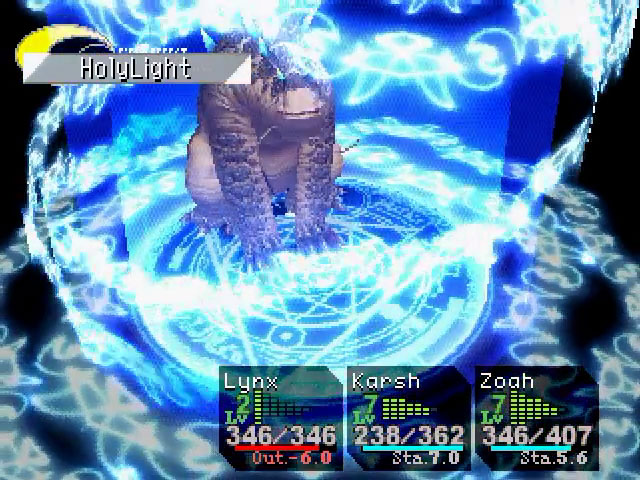Select Lynx's party status panel

point(280,418)
